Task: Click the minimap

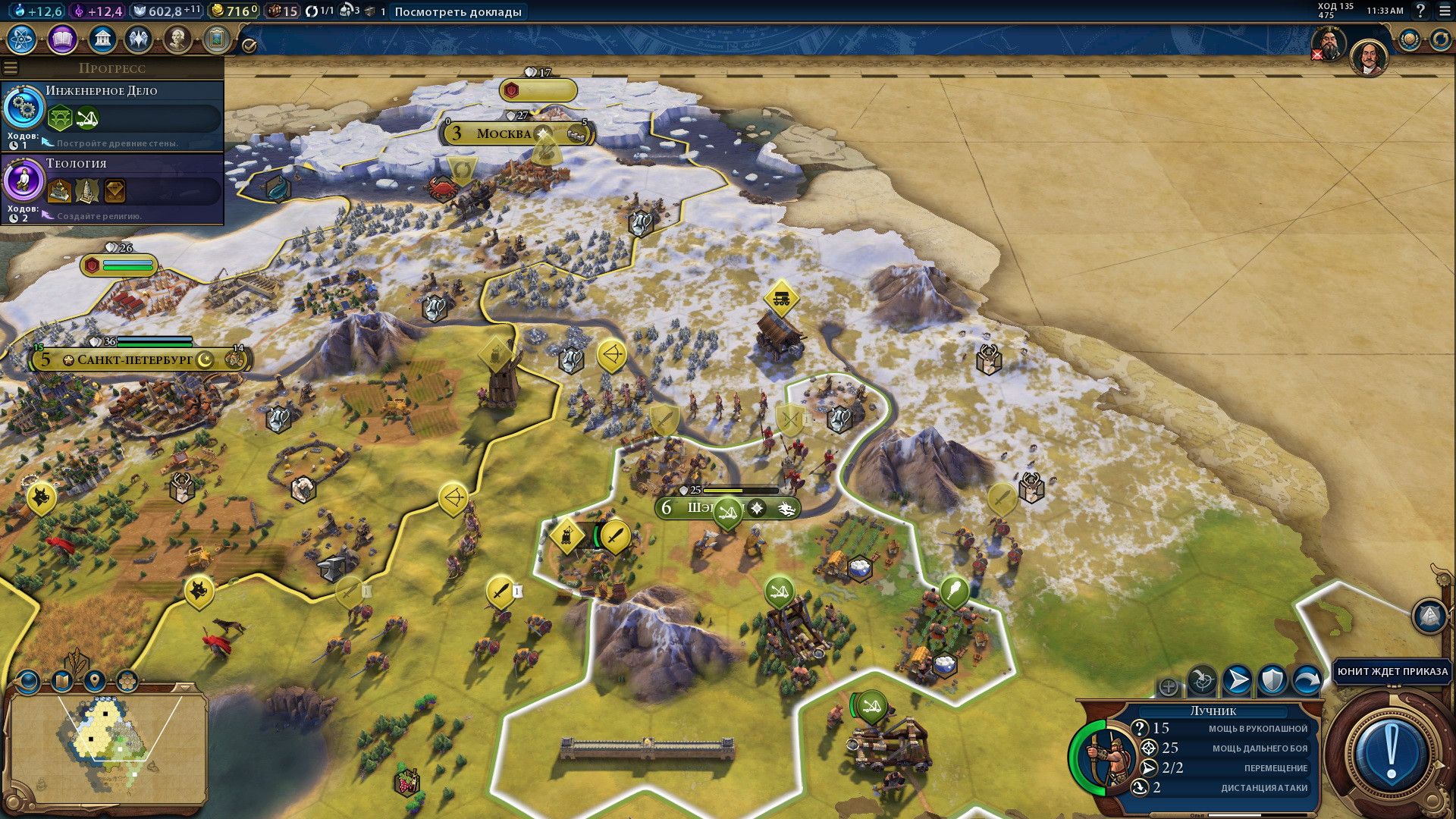Action: pyautogui.click(x=106, y=747)
